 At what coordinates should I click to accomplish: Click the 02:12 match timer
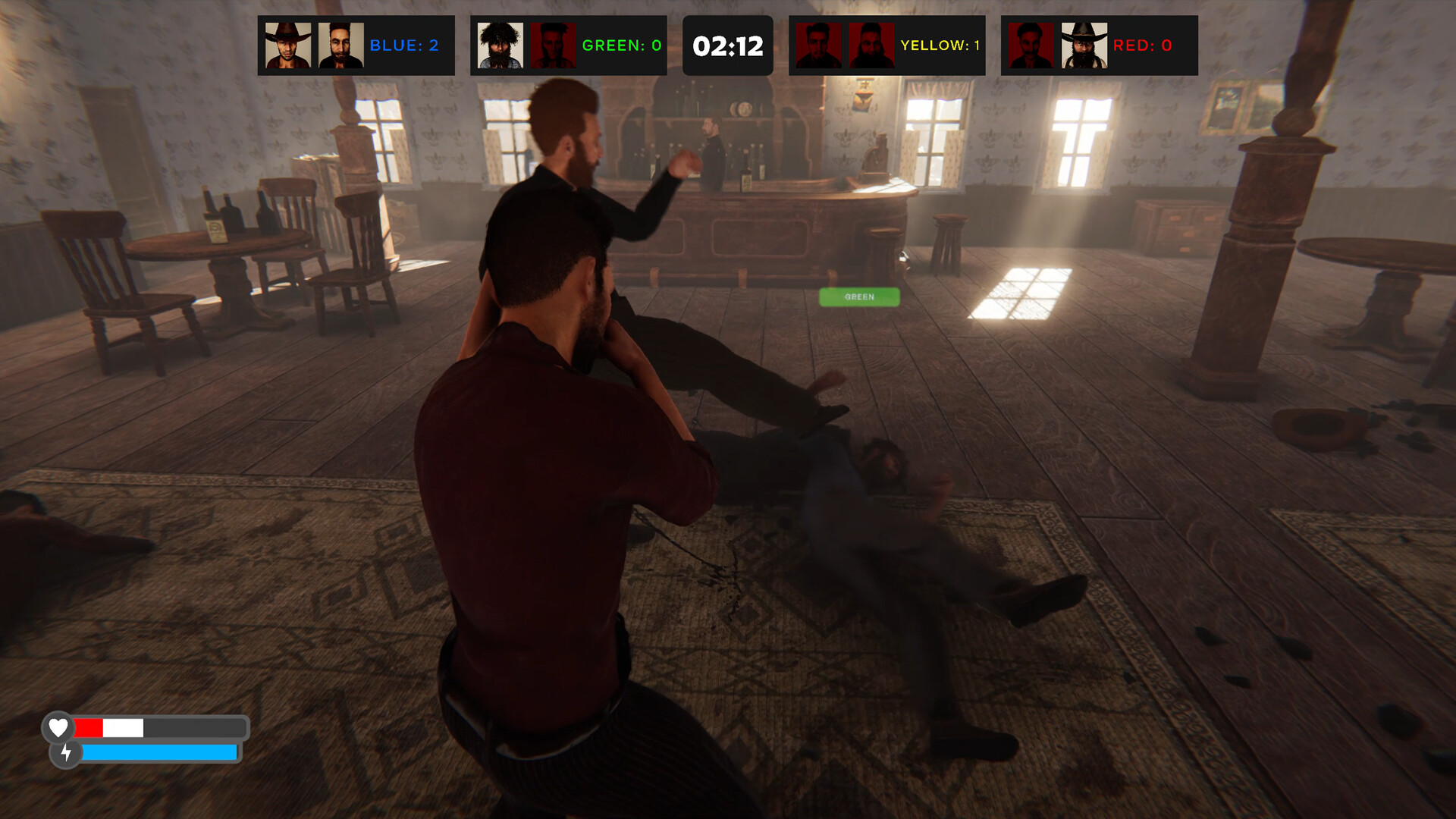click(727, 45)
